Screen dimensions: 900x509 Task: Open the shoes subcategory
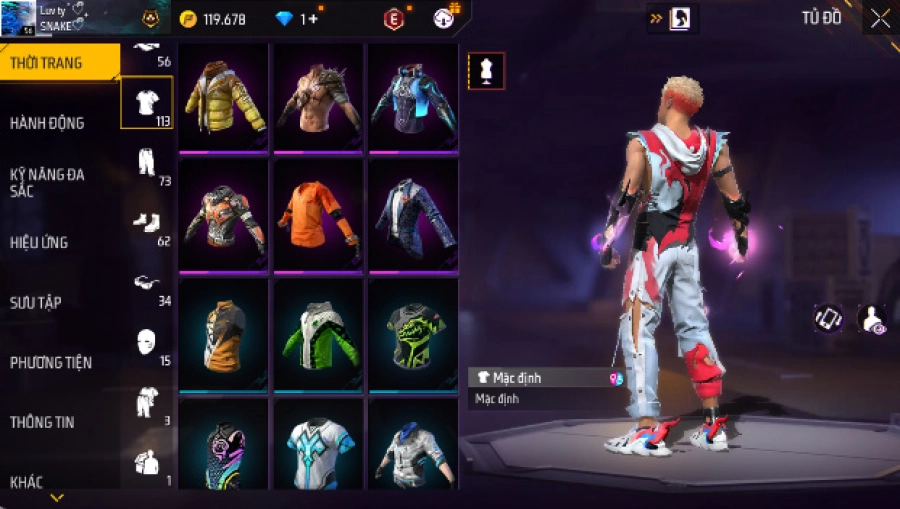pos(146,222)
